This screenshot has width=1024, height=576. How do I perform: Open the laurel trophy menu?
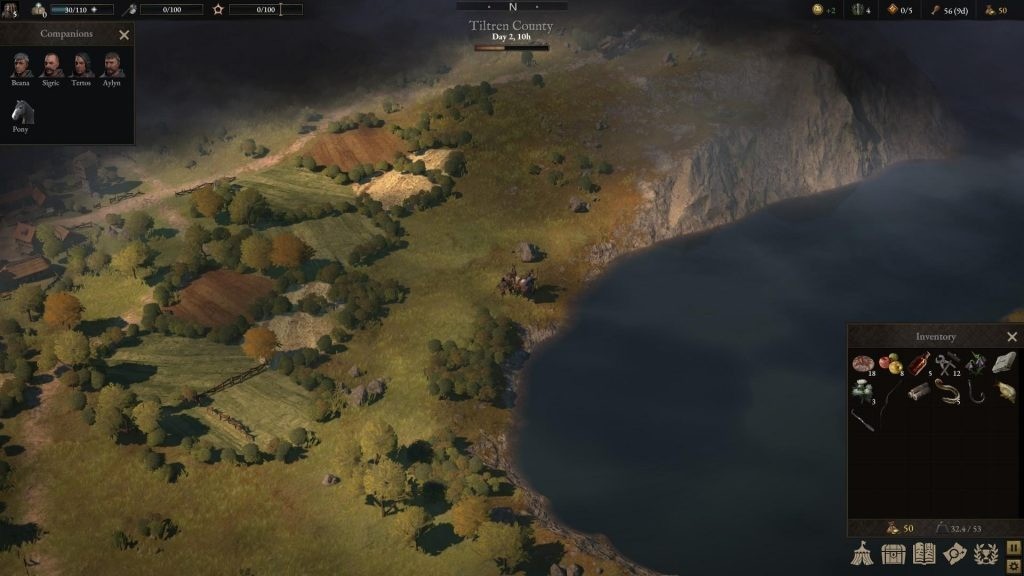tap(985, 553)
